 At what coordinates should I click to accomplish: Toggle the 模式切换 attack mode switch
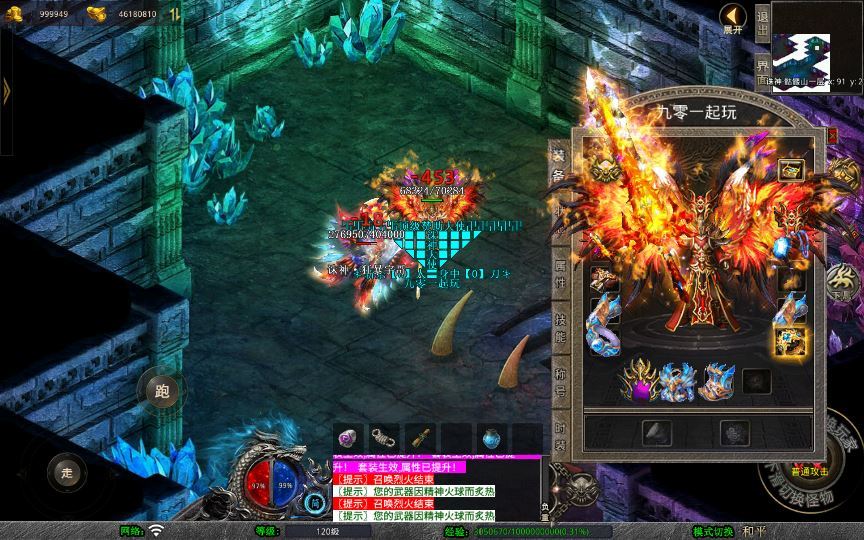tap(715, 531)
